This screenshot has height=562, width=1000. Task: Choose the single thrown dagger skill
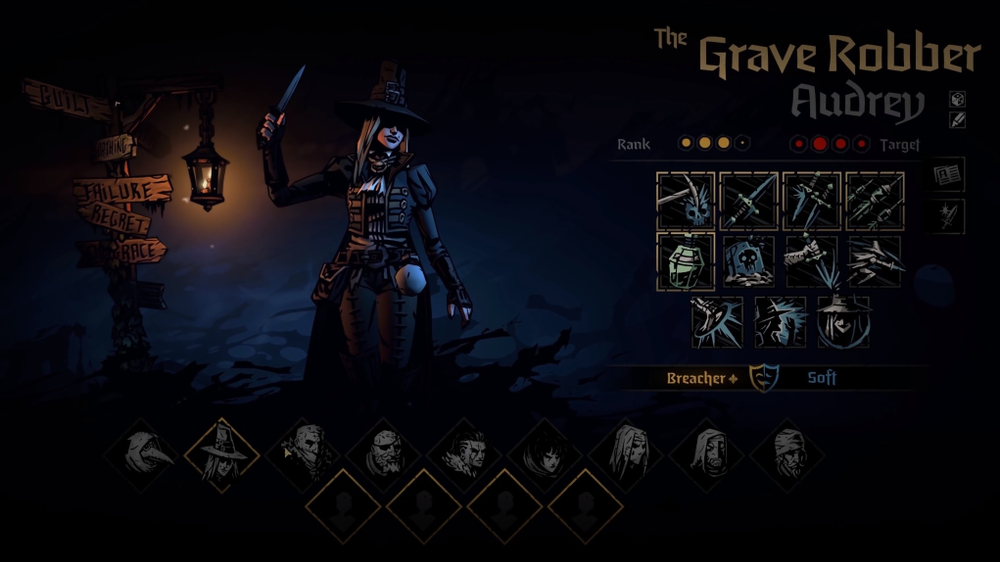click(x=749, y=201)
